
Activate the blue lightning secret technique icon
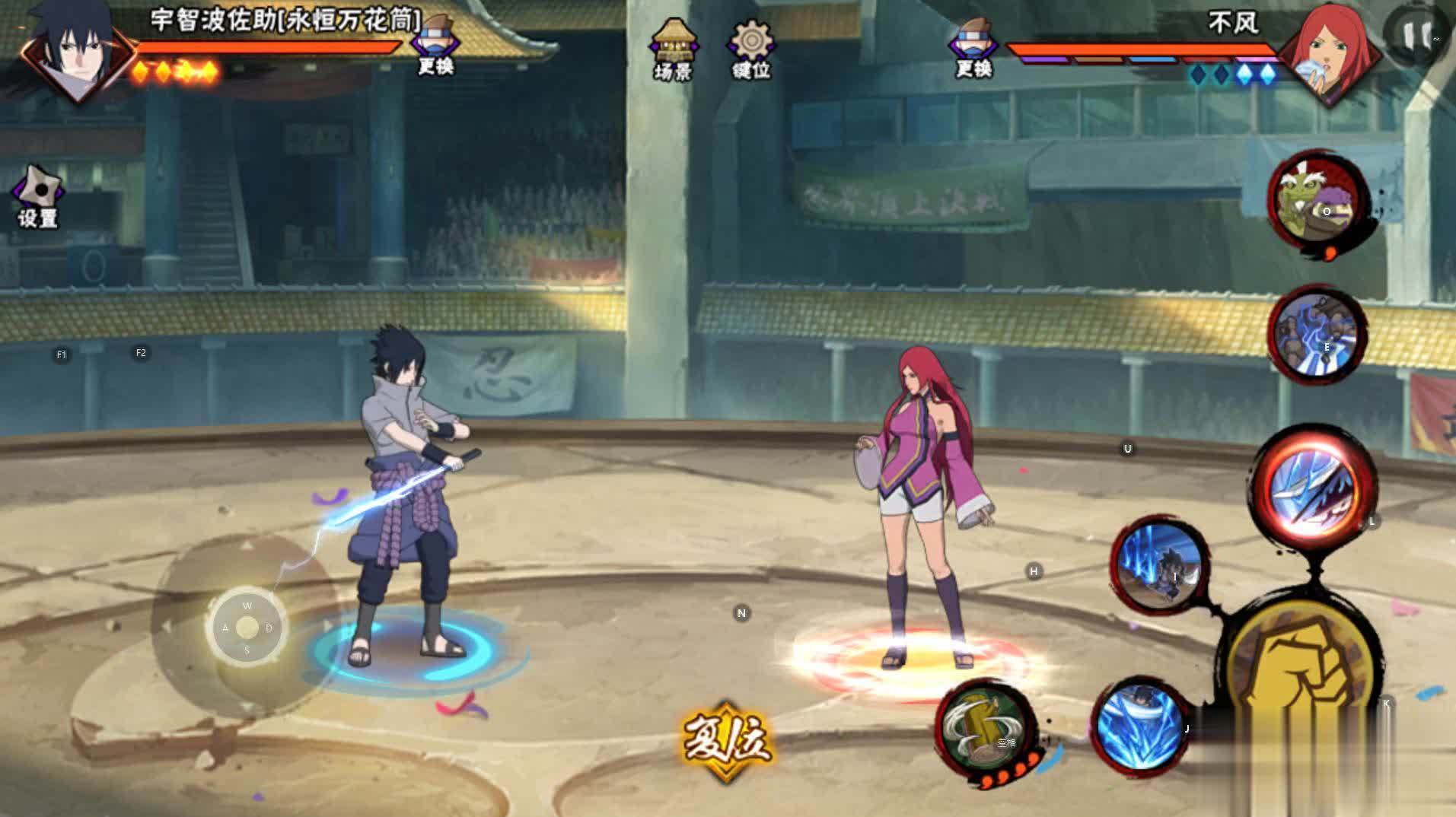pyautogui.click(x=1316, y=335)
